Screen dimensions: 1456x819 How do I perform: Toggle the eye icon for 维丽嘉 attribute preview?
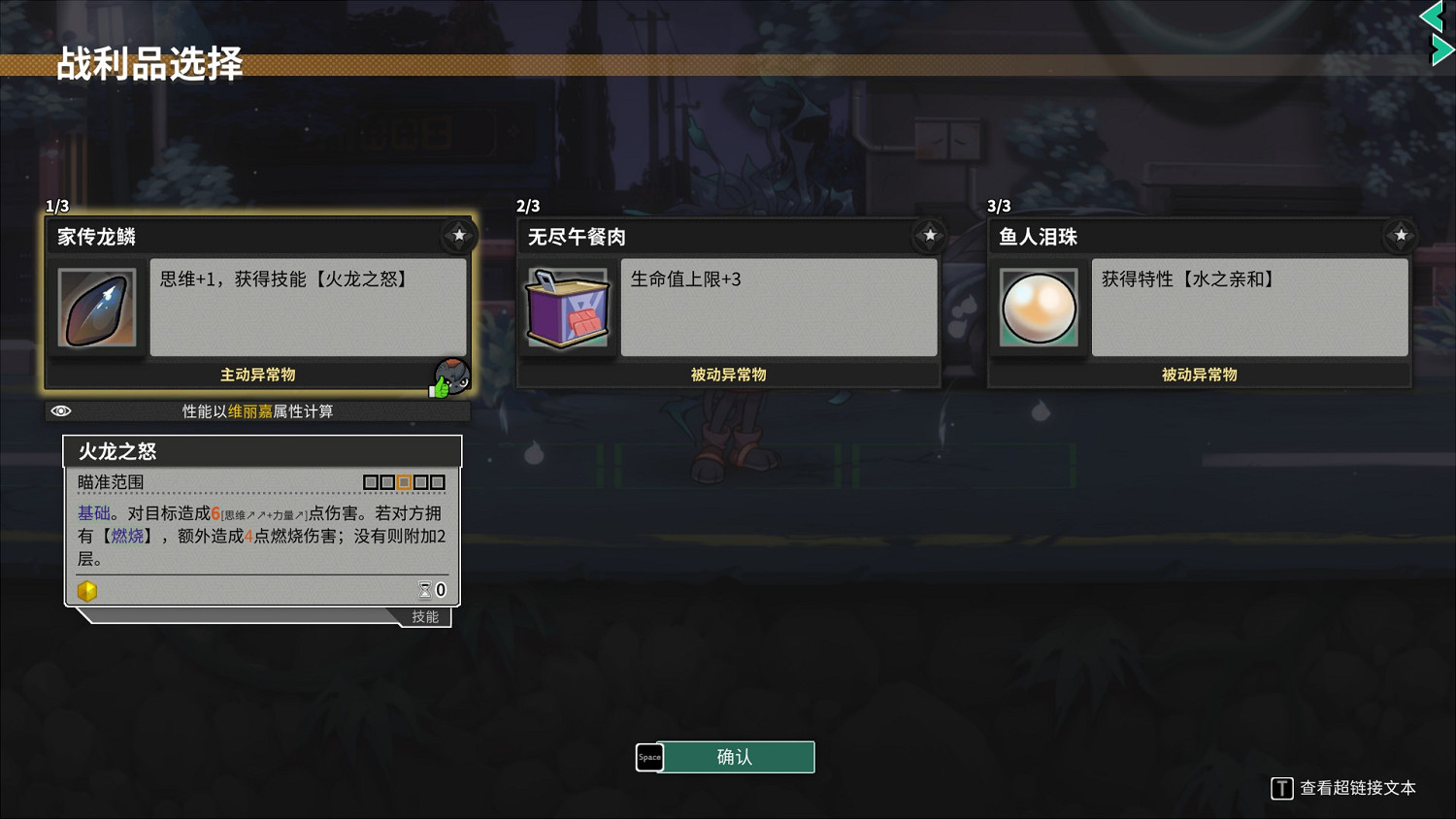point(61,411)
